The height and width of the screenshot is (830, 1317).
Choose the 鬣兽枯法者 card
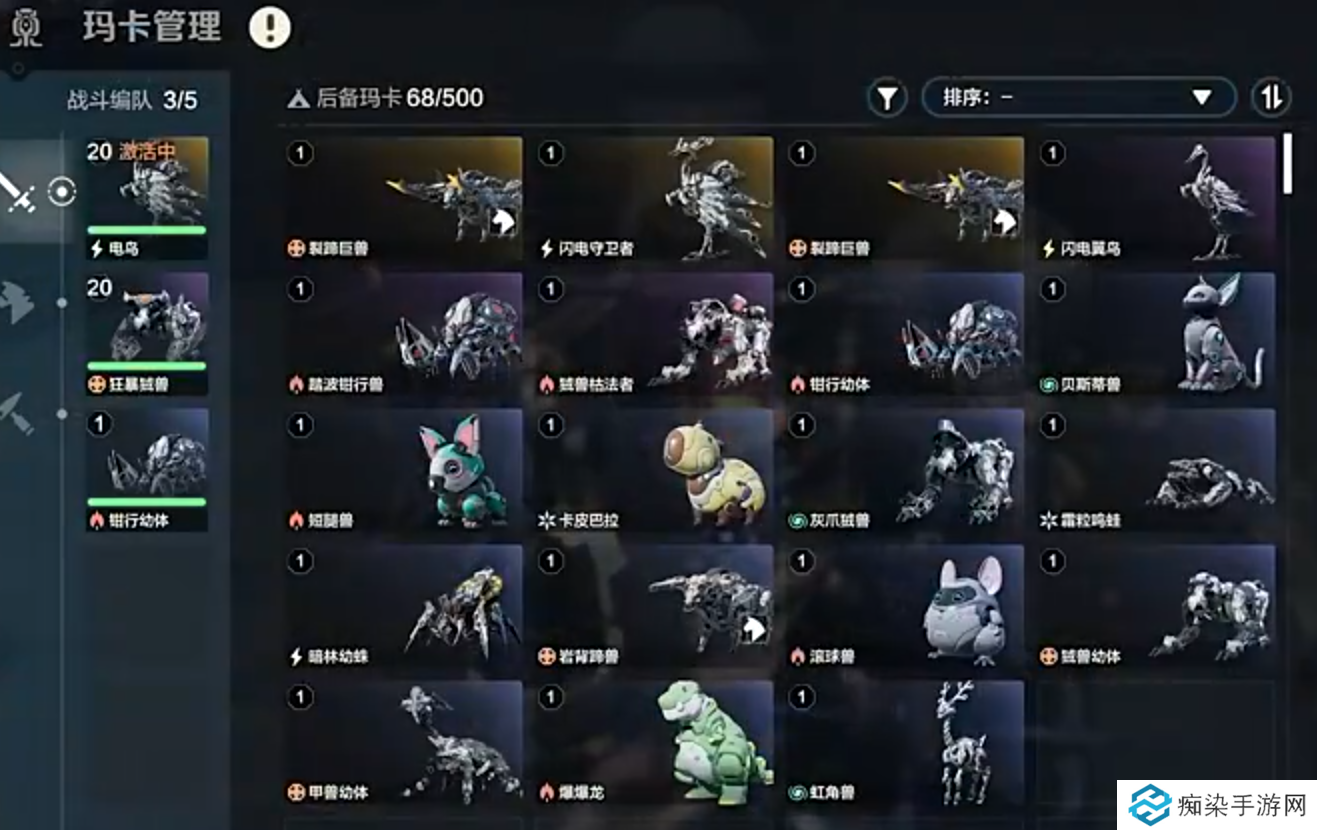click(653, 335)
